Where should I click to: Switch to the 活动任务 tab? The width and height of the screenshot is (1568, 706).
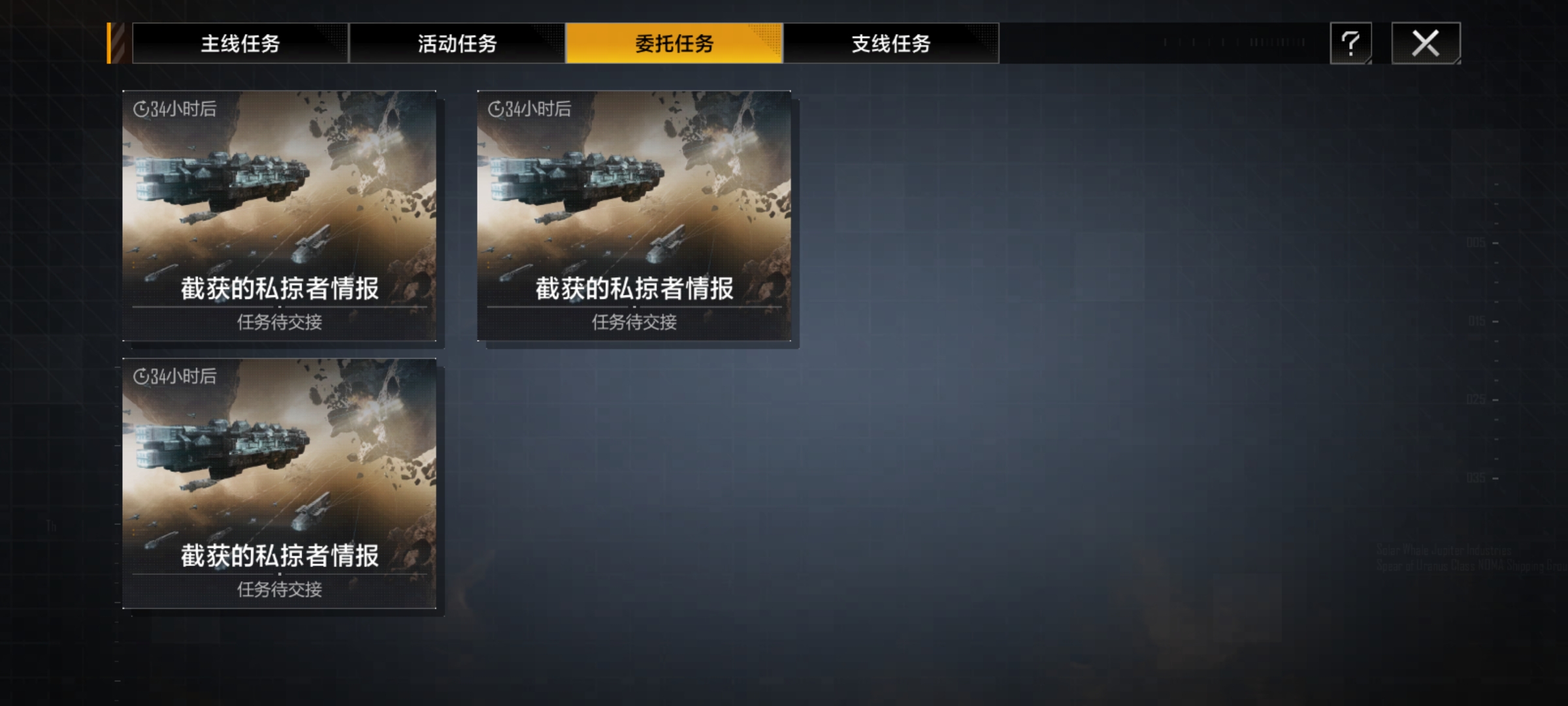(x=457, y=44)
